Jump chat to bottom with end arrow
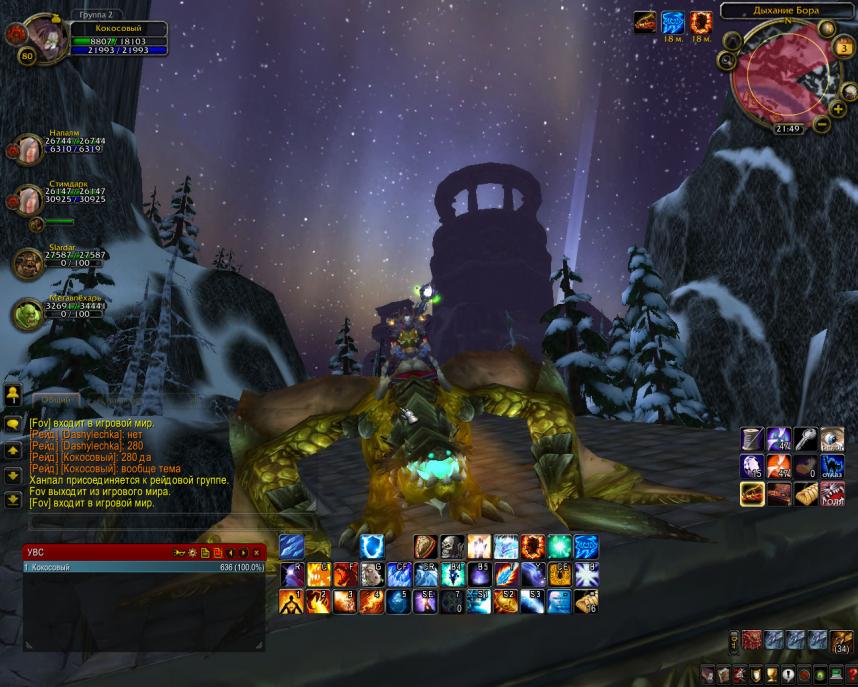Viewport: 858px width, 687px height. [x=13, y=499]
